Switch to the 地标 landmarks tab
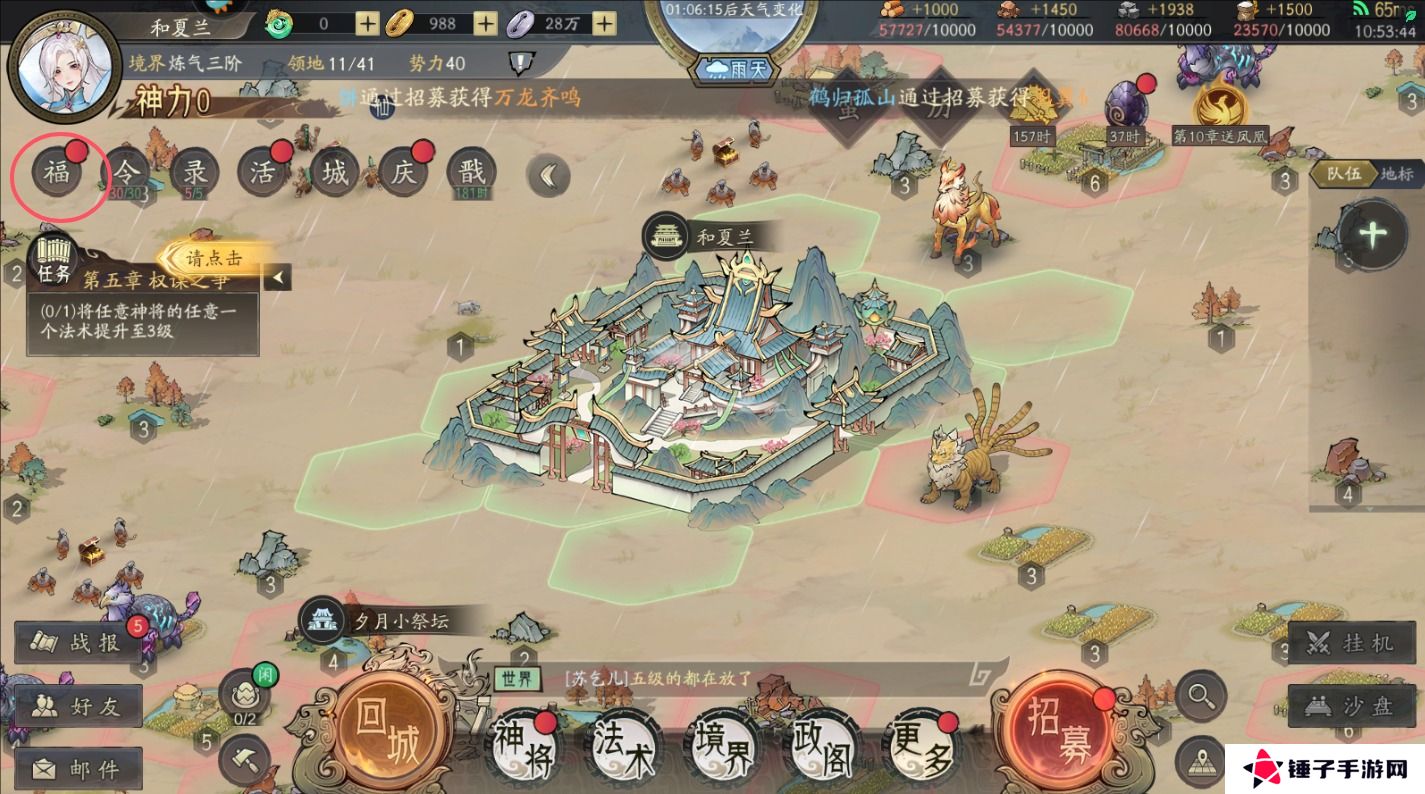 1397,173
